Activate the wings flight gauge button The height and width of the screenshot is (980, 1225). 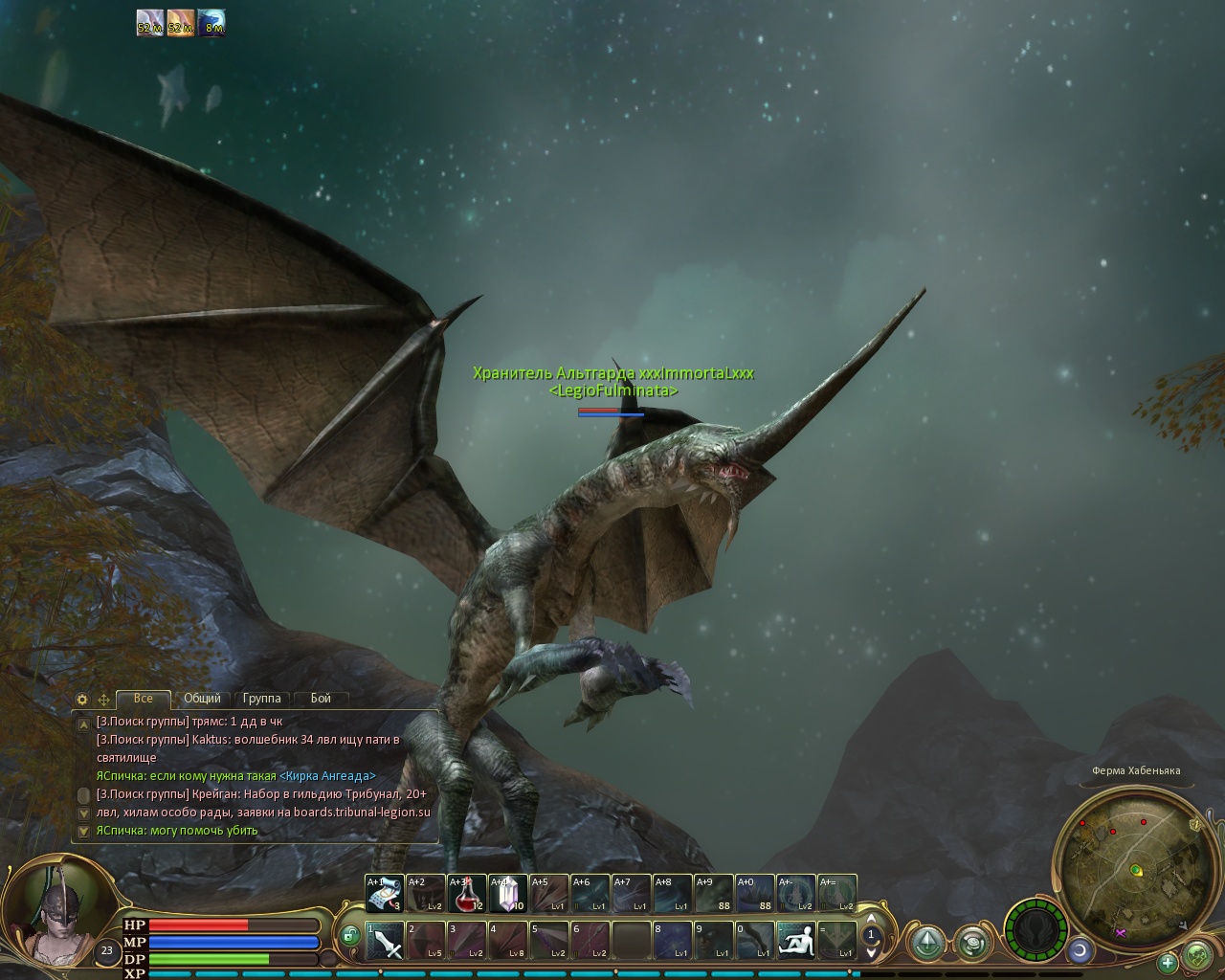1035,928
